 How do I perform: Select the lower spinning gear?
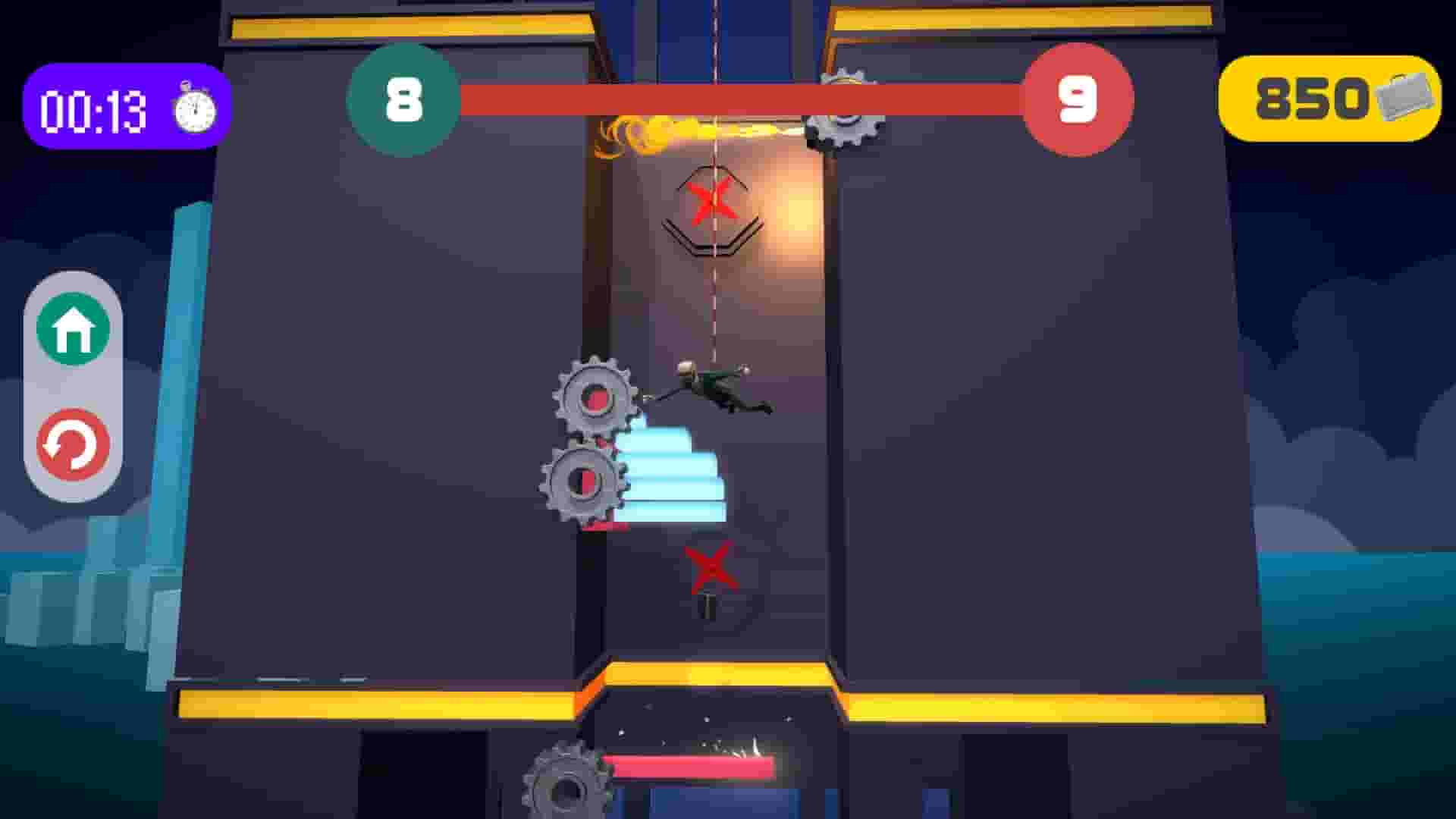pos(585,482)
